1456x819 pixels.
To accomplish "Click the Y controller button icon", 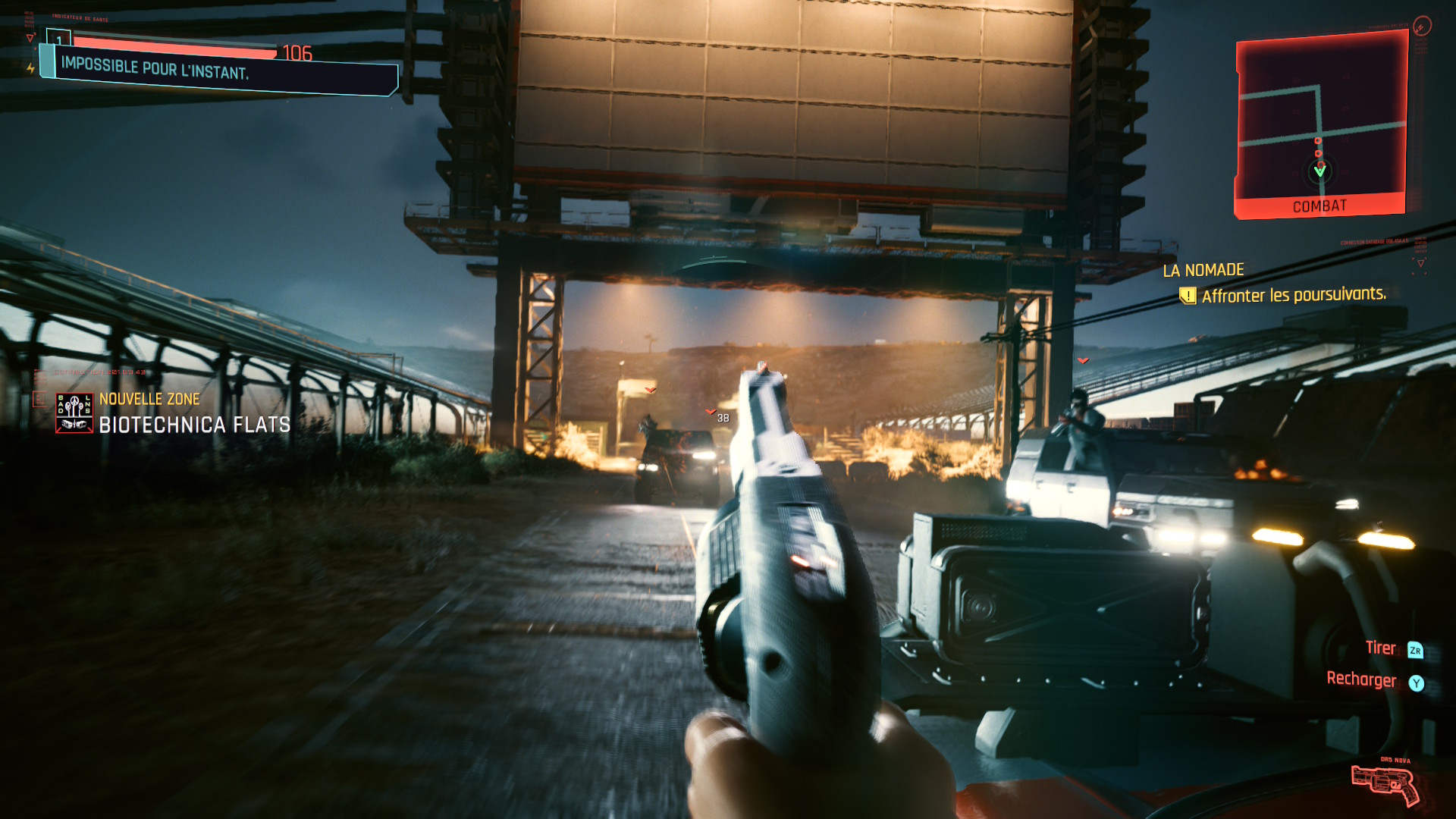I will pyautogui.click(x=1417, y=681).
